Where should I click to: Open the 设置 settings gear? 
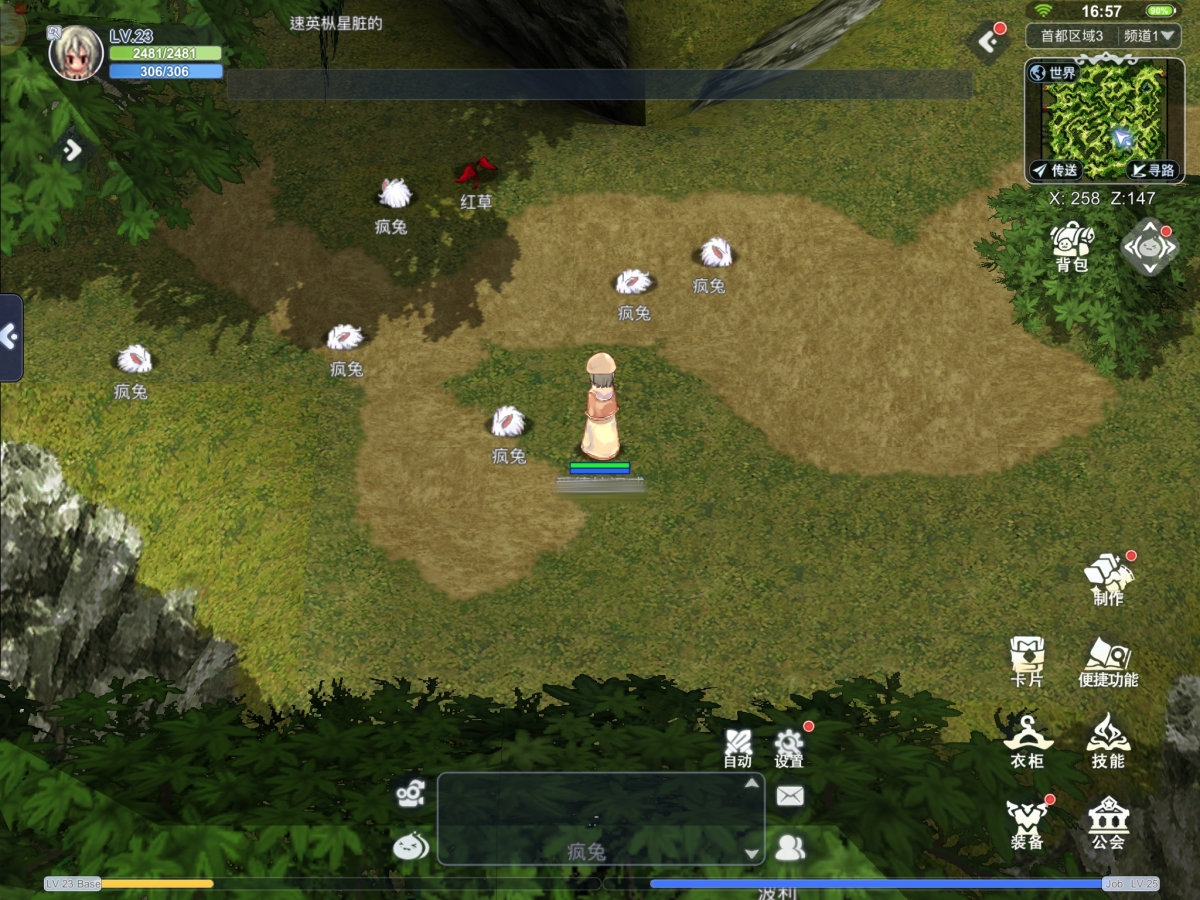pyautogui.click(x=789, y=748)
